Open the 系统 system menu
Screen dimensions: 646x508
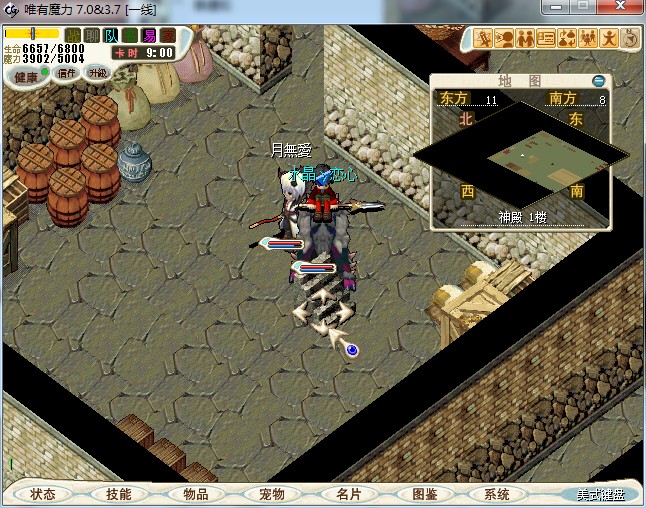pyautogui.click(x=497, y=494)
